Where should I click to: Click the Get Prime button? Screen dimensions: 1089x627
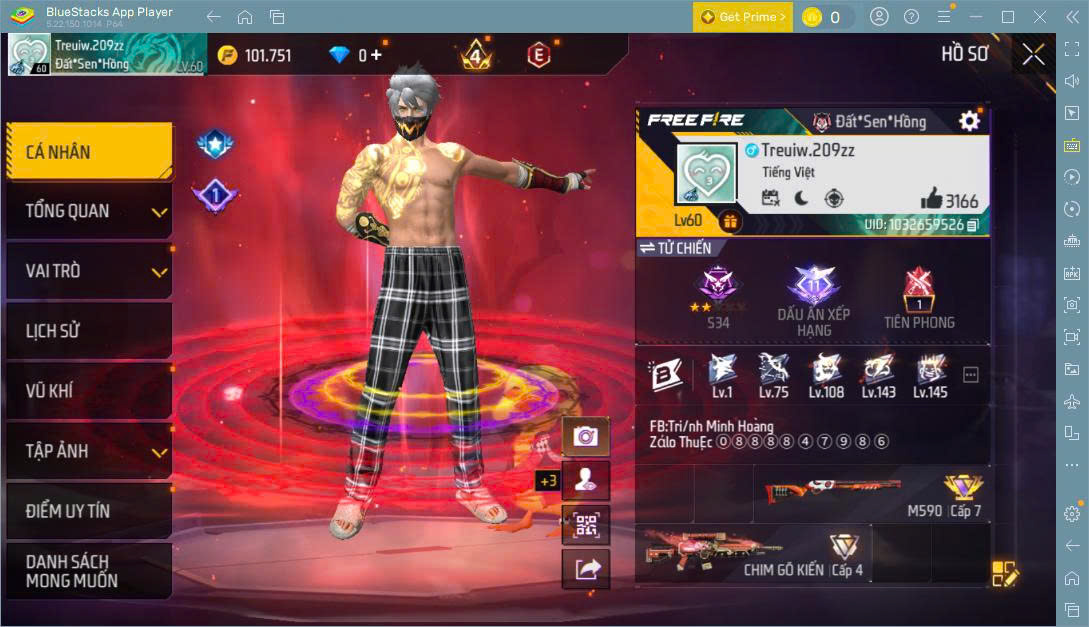(x=743, y=17)
